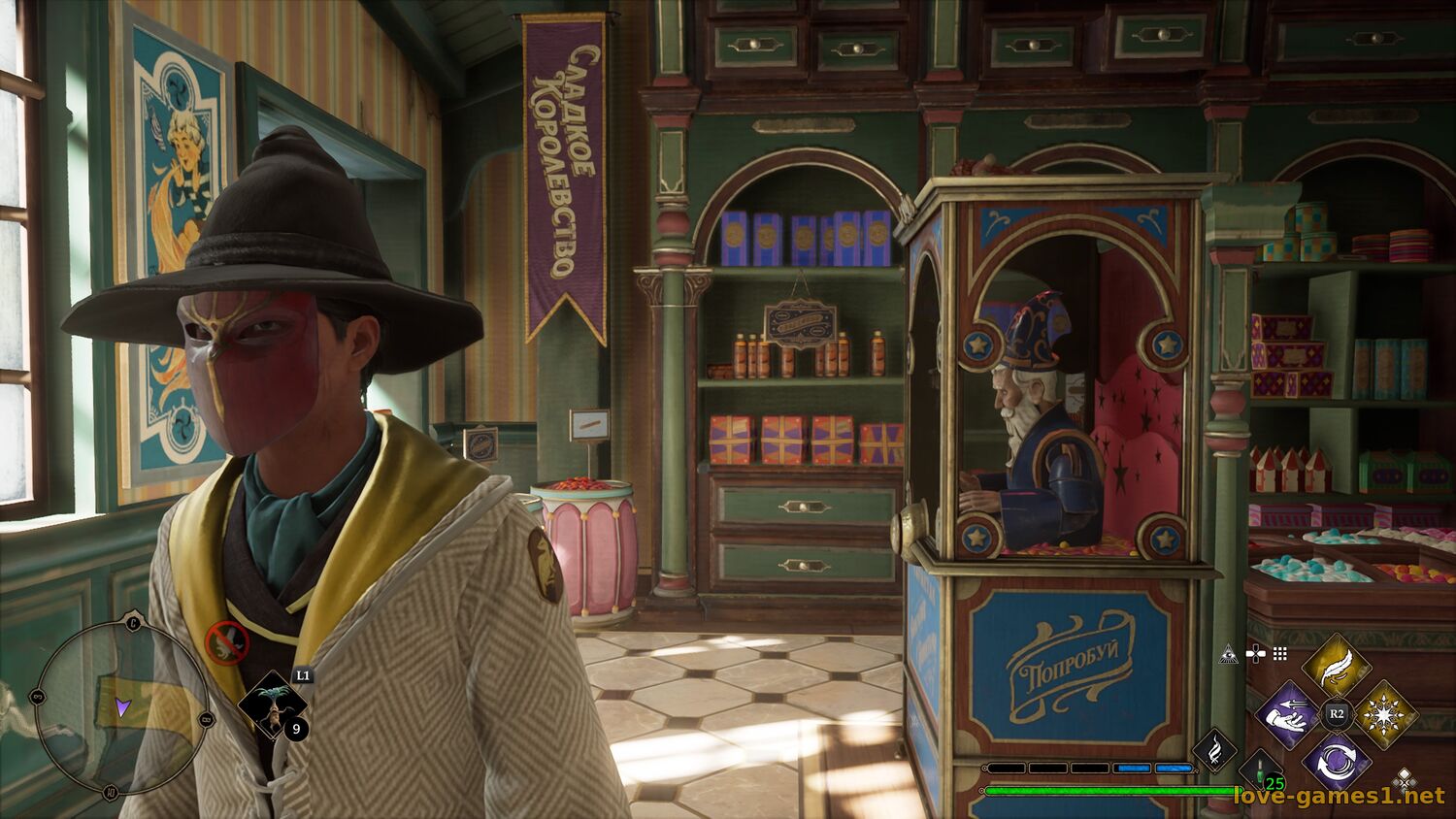Select the Mandrake tool slot

pos(273,705)
